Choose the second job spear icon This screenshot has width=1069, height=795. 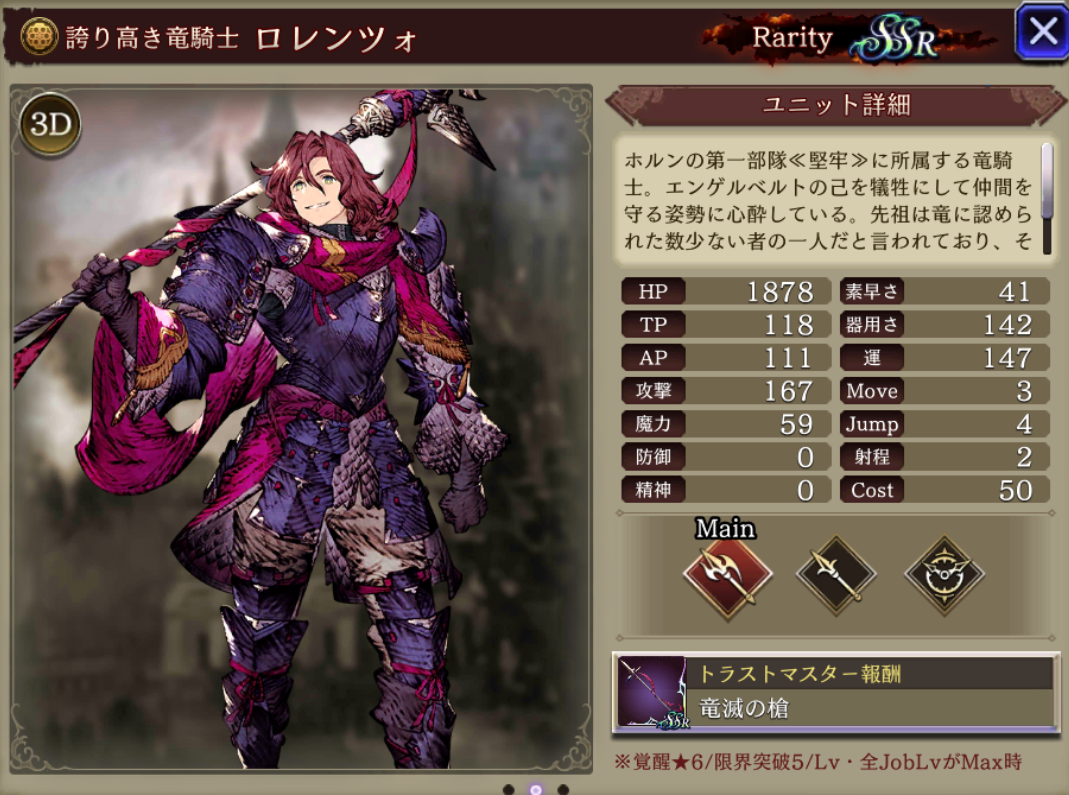pos(835,575)
